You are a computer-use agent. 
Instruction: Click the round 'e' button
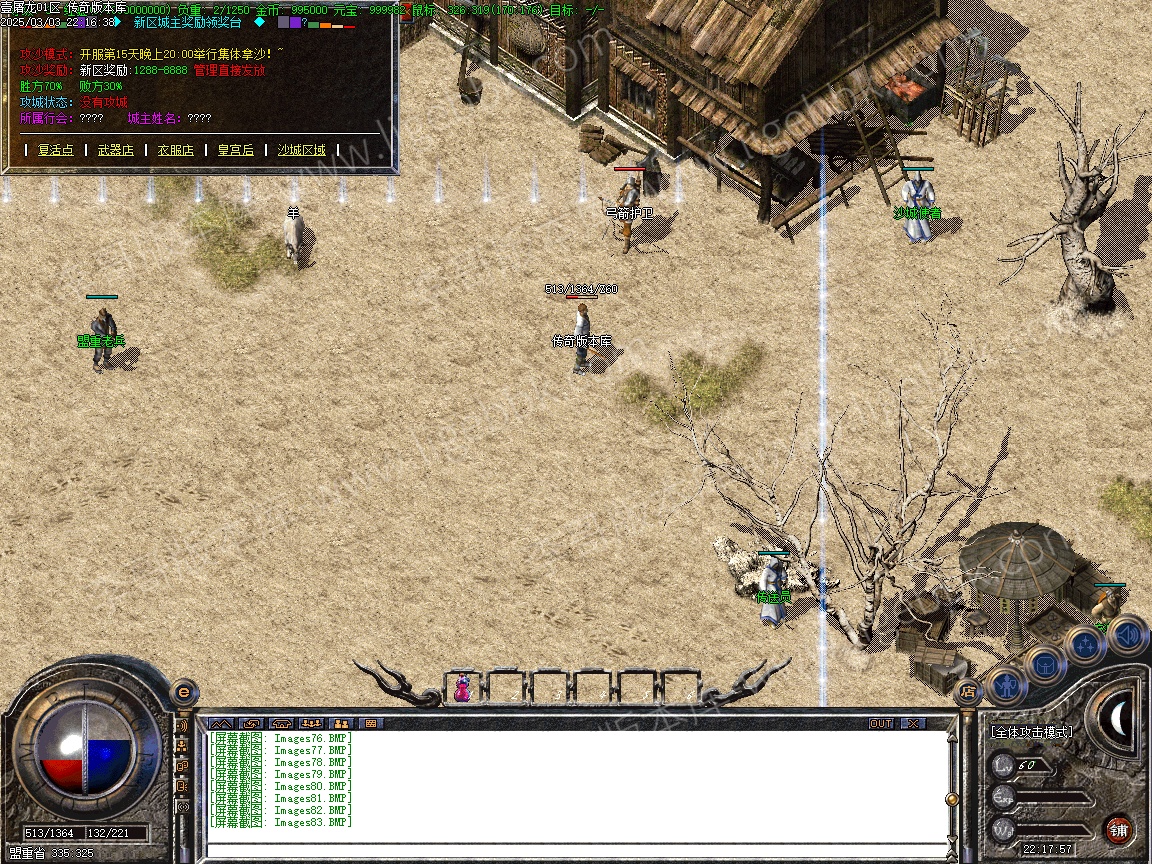(183, 692)
